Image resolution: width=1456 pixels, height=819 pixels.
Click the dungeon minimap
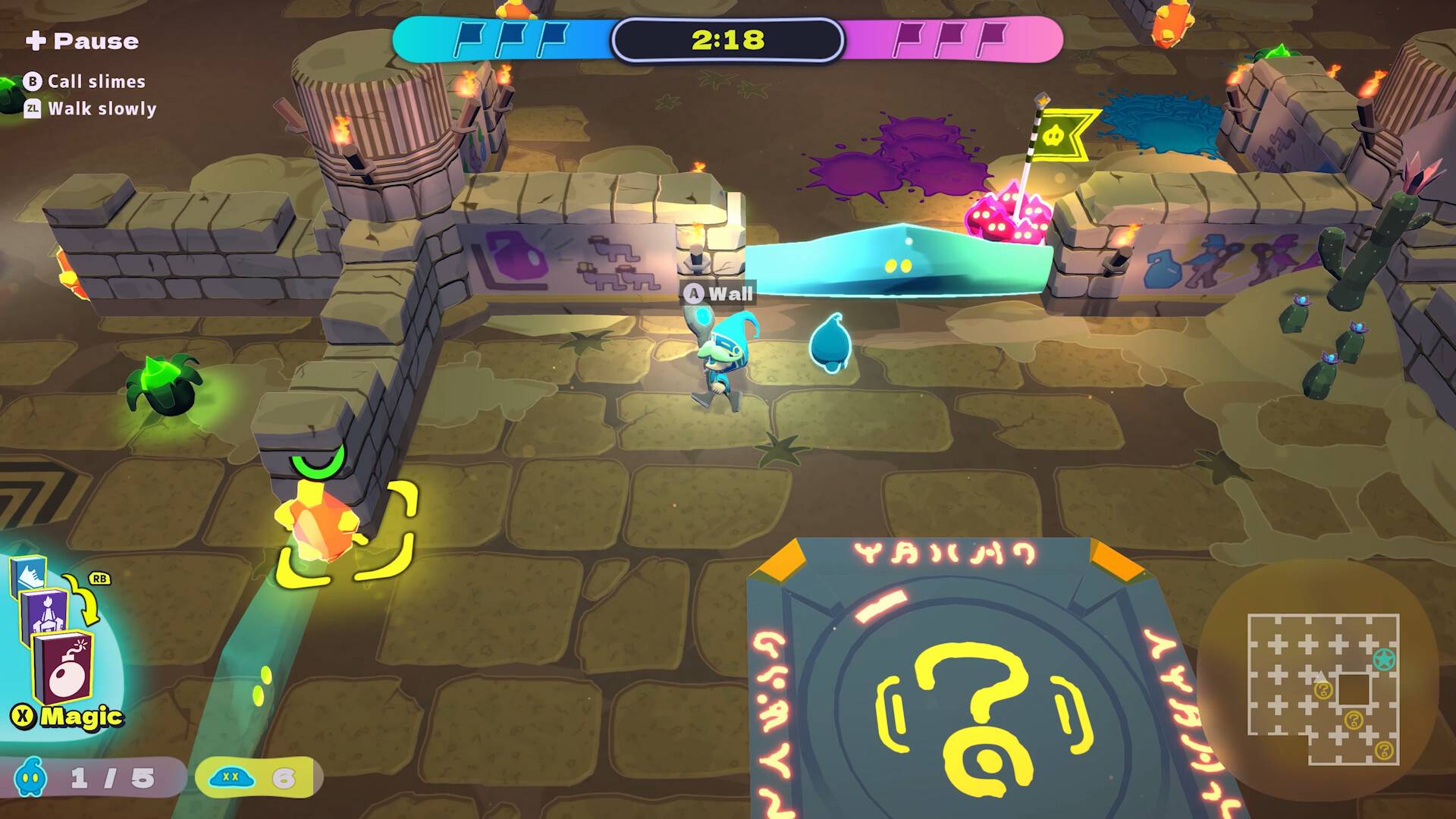pyautogui.click(x=1323, y=689)
